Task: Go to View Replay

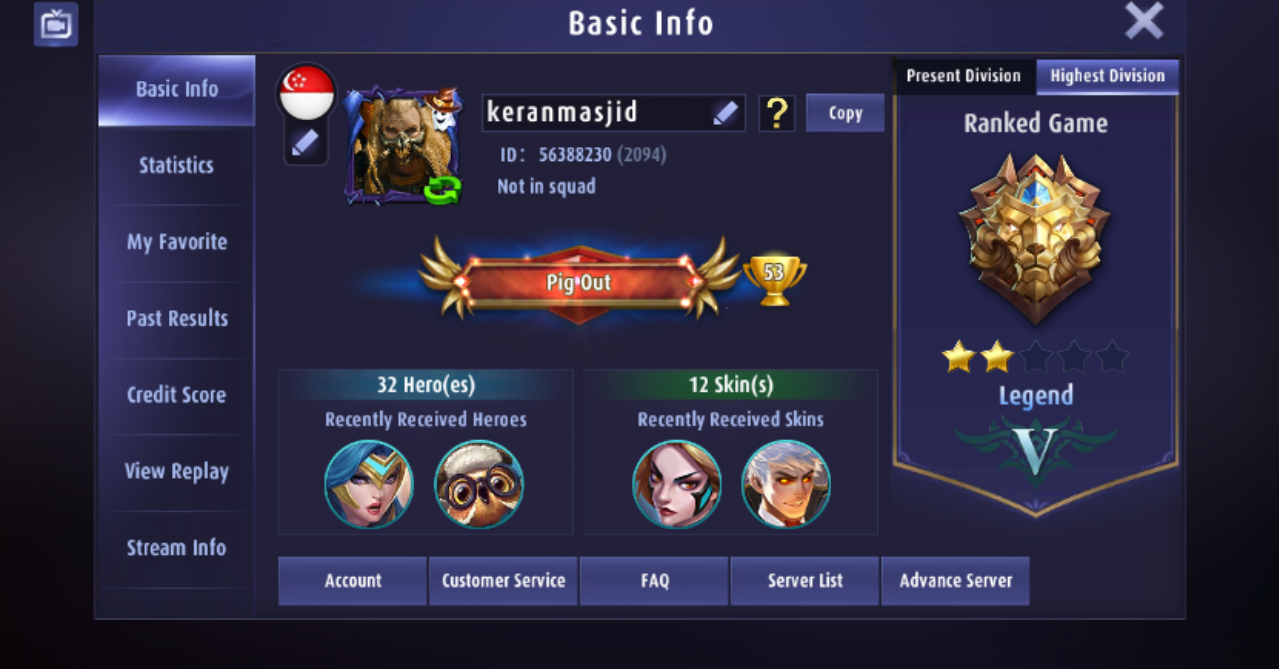Action: click(x=176, y=471)
